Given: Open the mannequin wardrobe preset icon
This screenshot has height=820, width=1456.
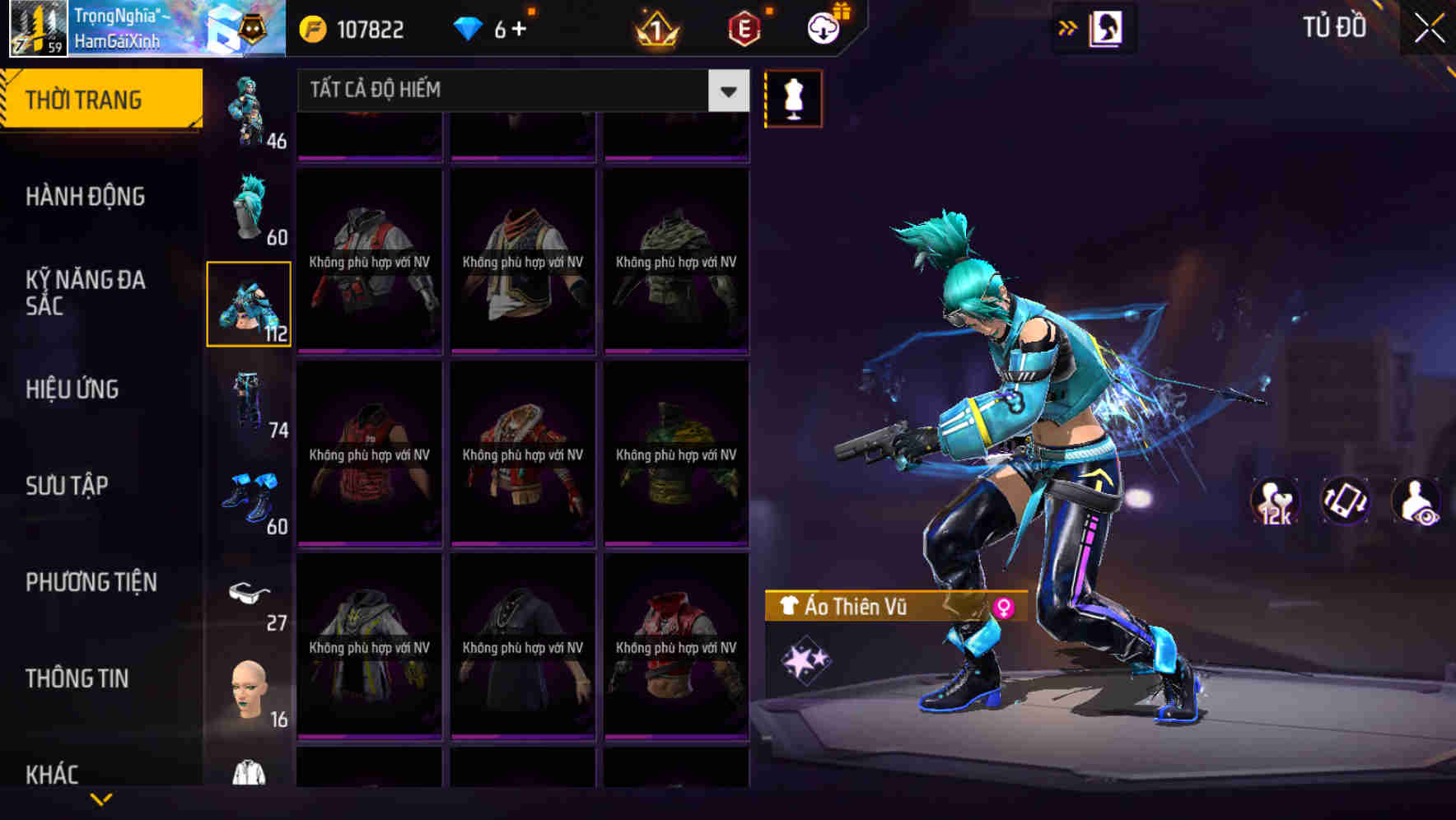Looking at the screenshot, I should coord(793,98).
